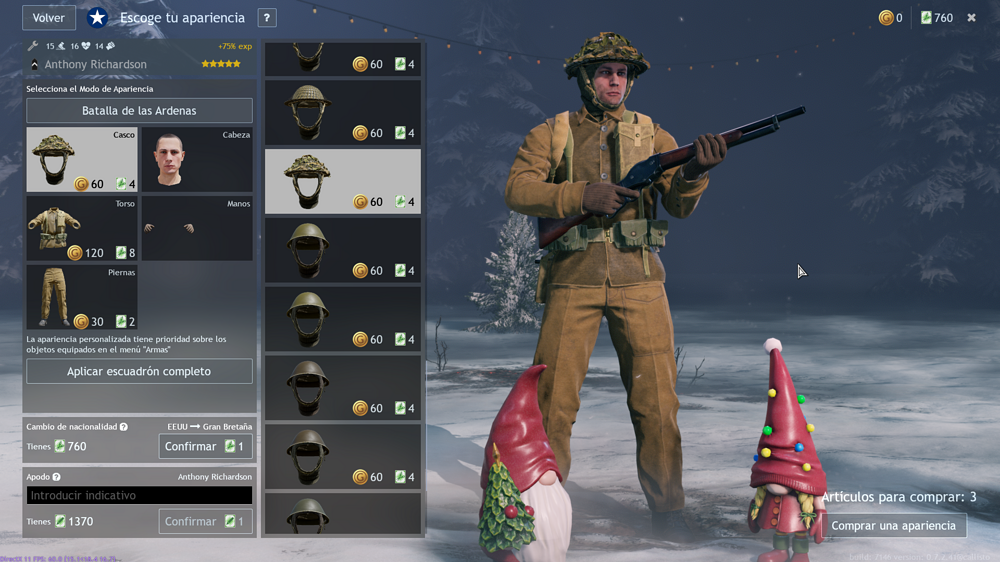
Task: Show the help tooltip beside Apodo
Action: pos(56,478)
